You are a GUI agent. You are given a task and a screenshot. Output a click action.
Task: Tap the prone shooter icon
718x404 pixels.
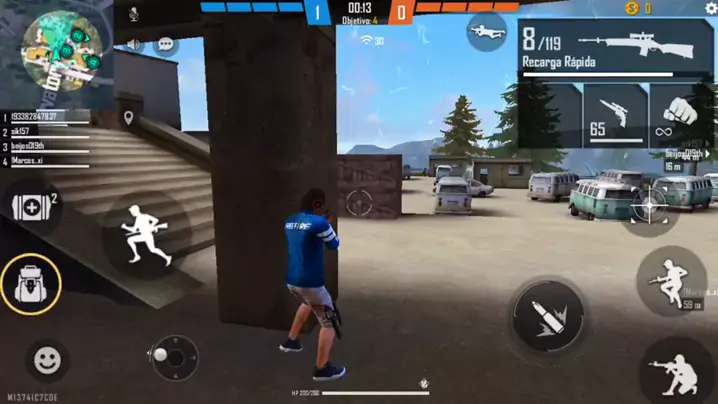[487, 31]
